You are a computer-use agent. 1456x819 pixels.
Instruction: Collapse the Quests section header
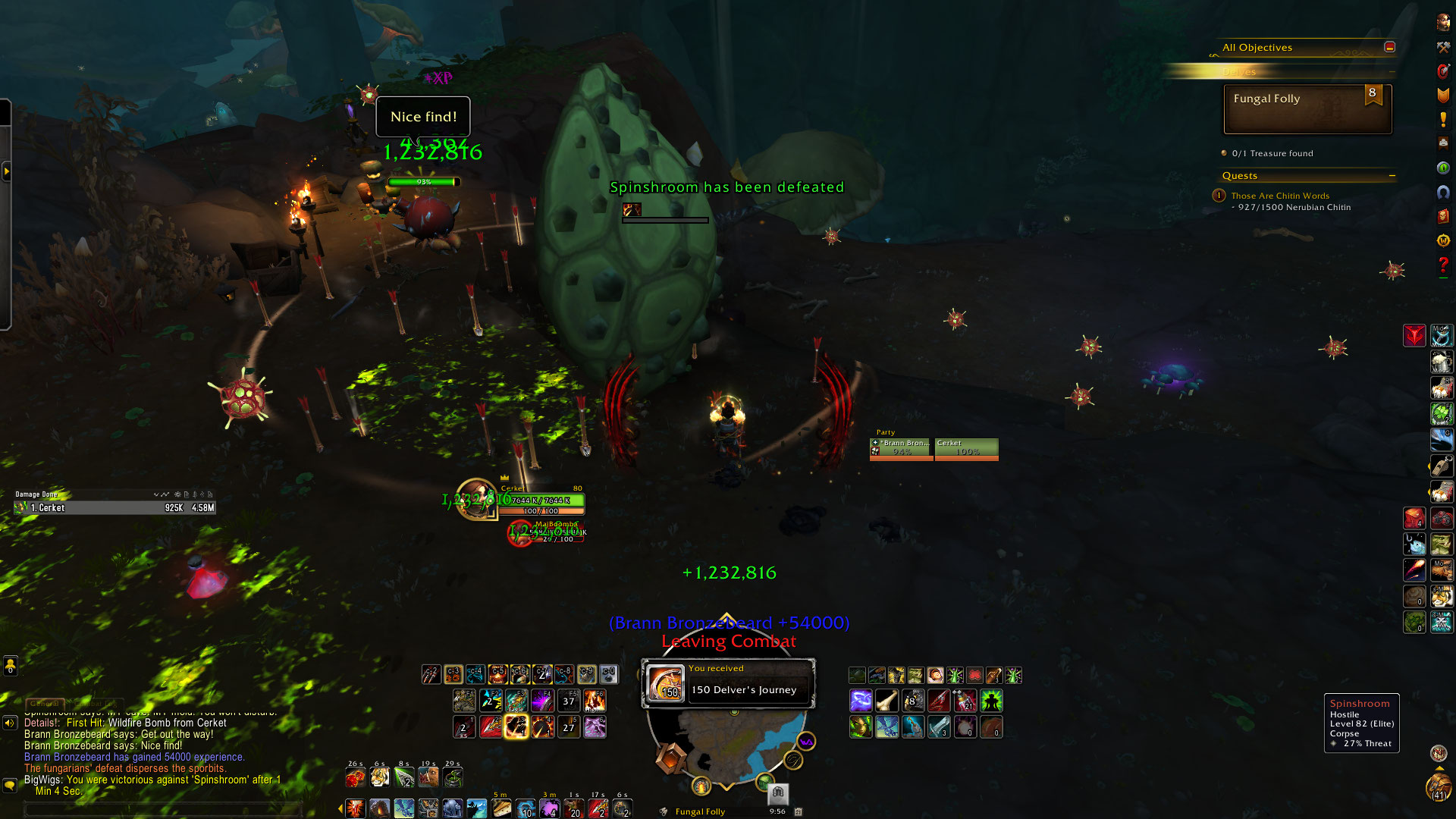[1392, 176]
